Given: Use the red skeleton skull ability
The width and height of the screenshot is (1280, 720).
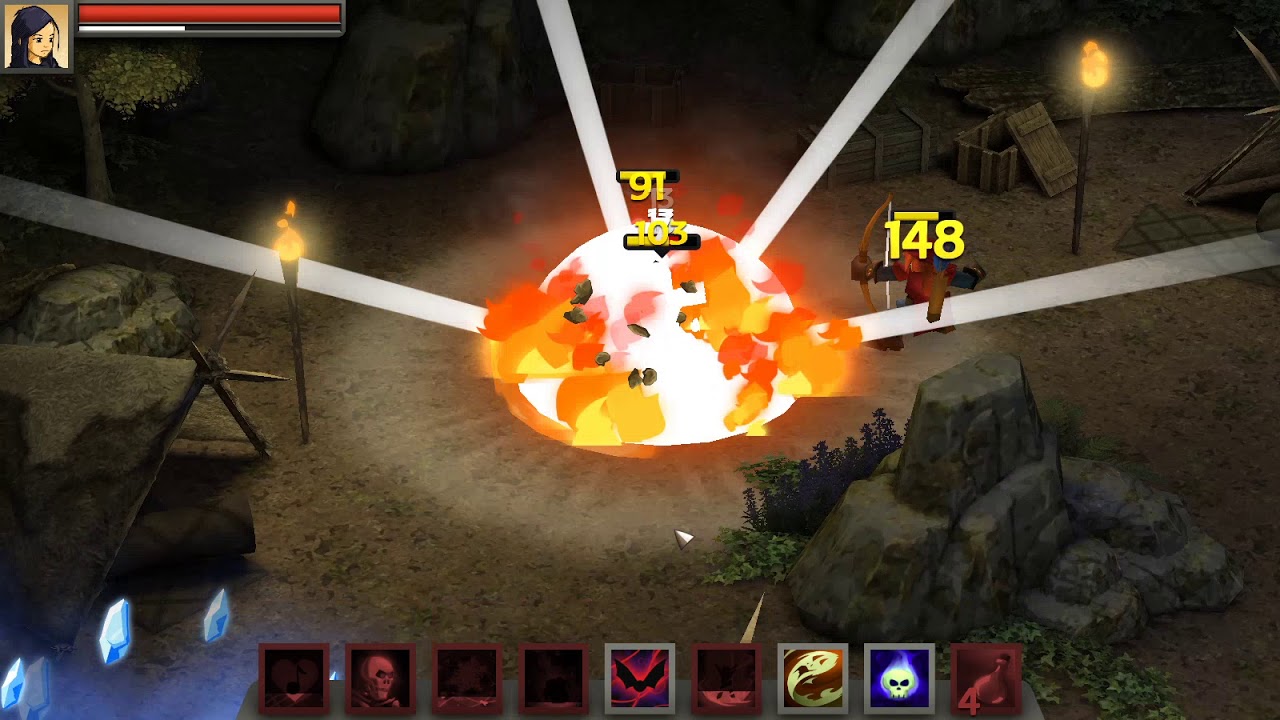Looking at the screenshot, I should [380, 678].
